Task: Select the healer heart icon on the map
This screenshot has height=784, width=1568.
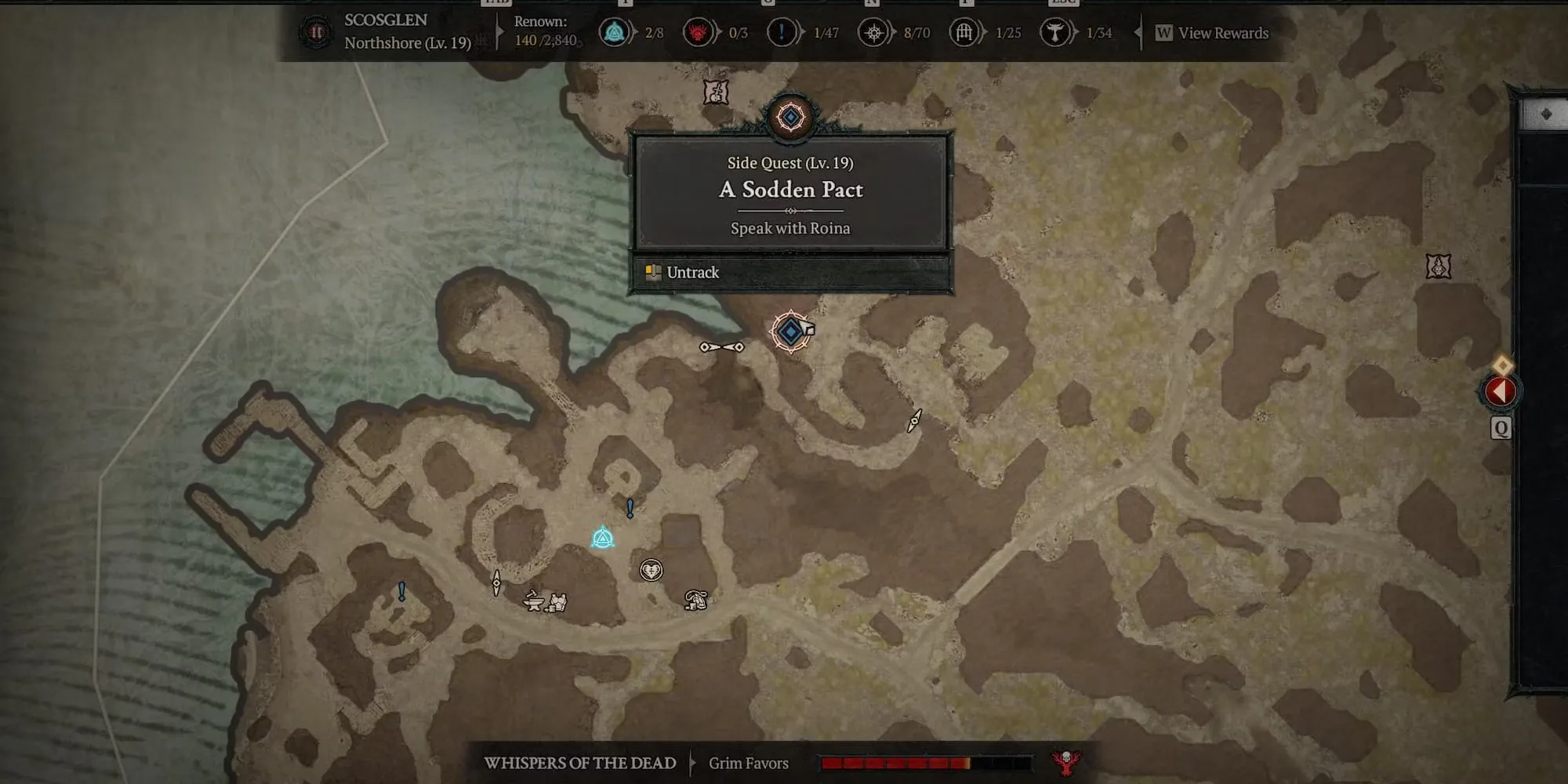Action: (651, 570)
